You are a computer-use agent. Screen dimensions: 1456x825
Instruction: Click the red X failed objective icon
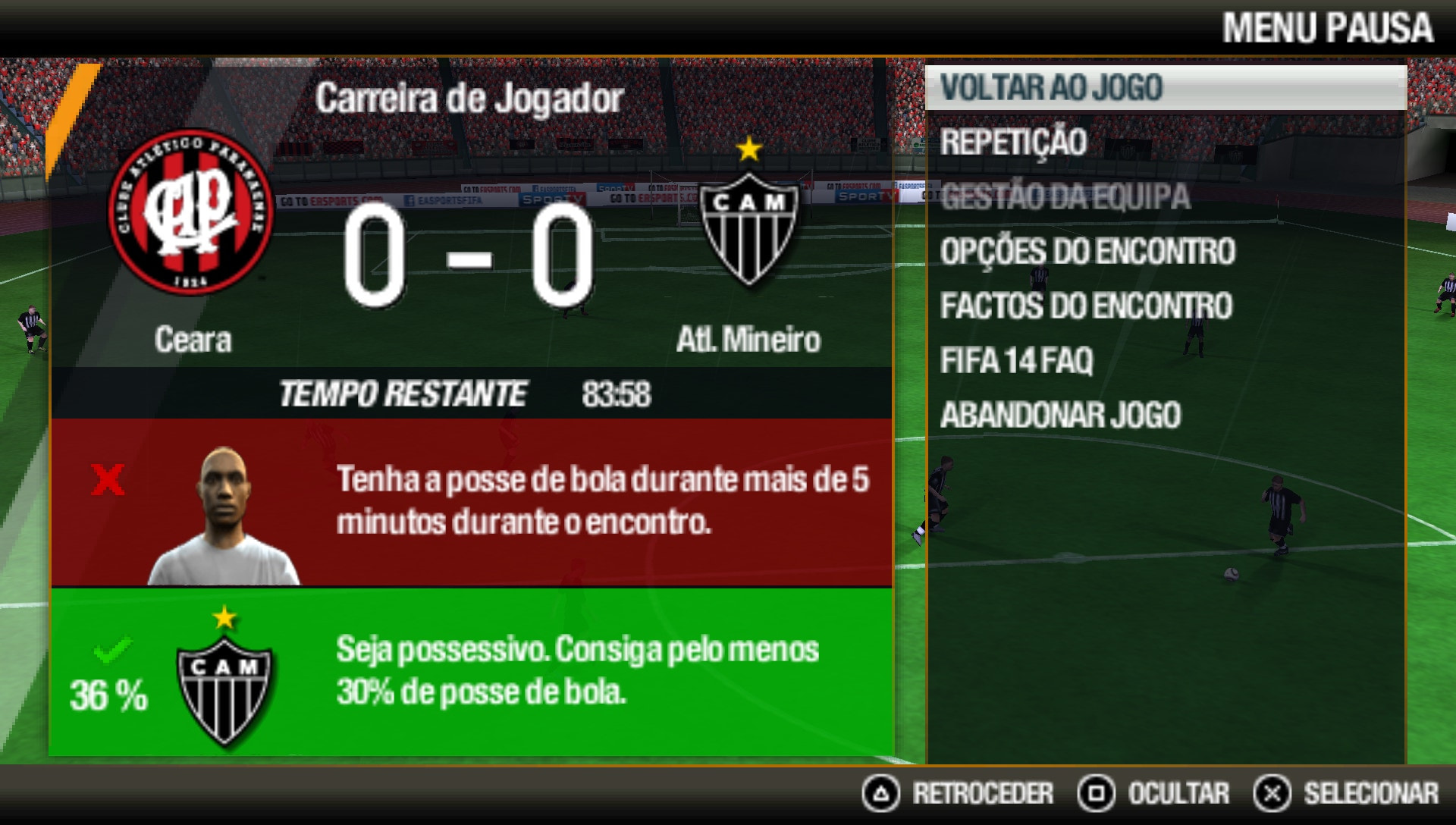click(108, 479)
